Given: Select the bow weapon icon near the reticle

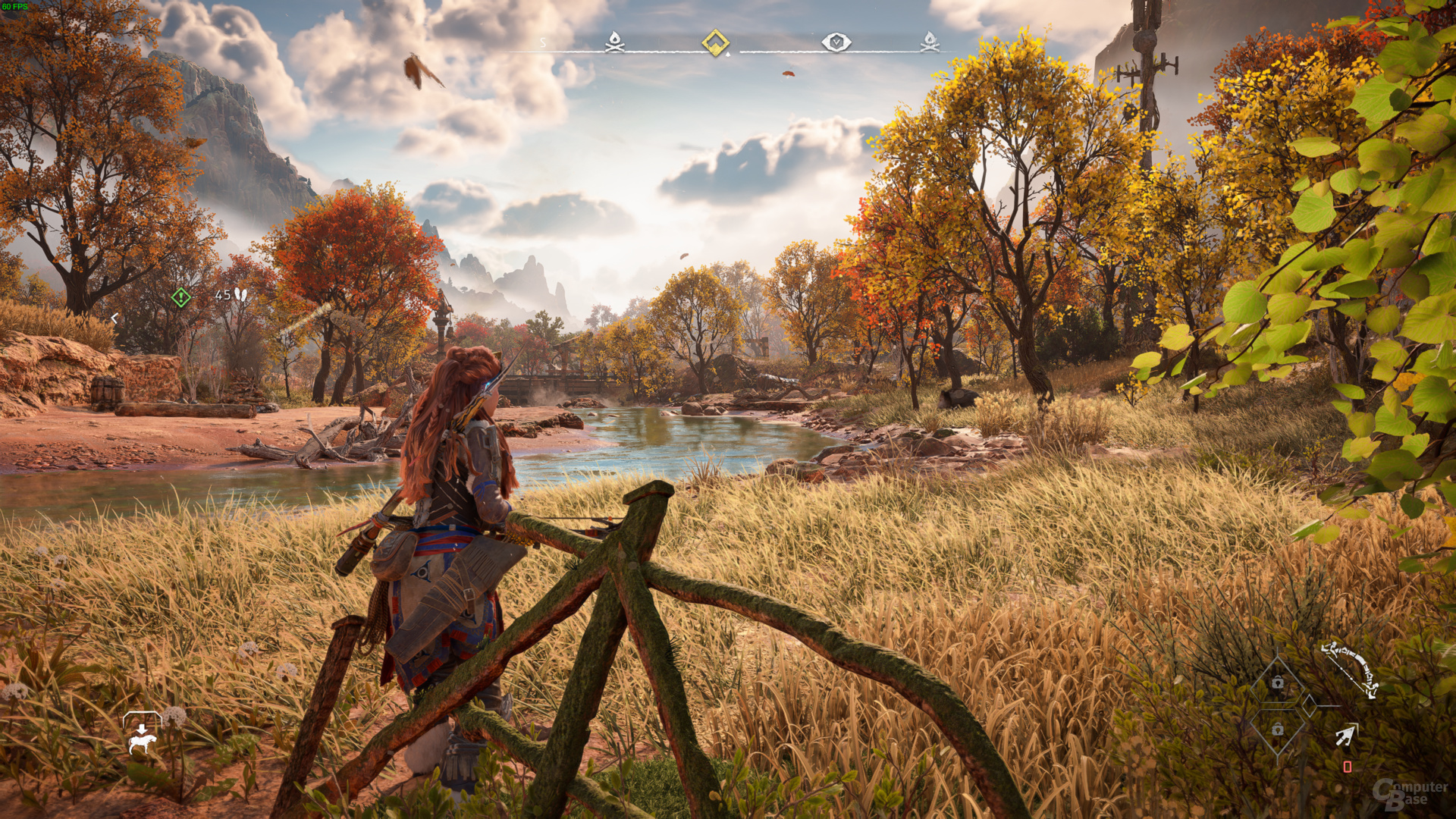Looking at the screenshot, I should 1349,667.
